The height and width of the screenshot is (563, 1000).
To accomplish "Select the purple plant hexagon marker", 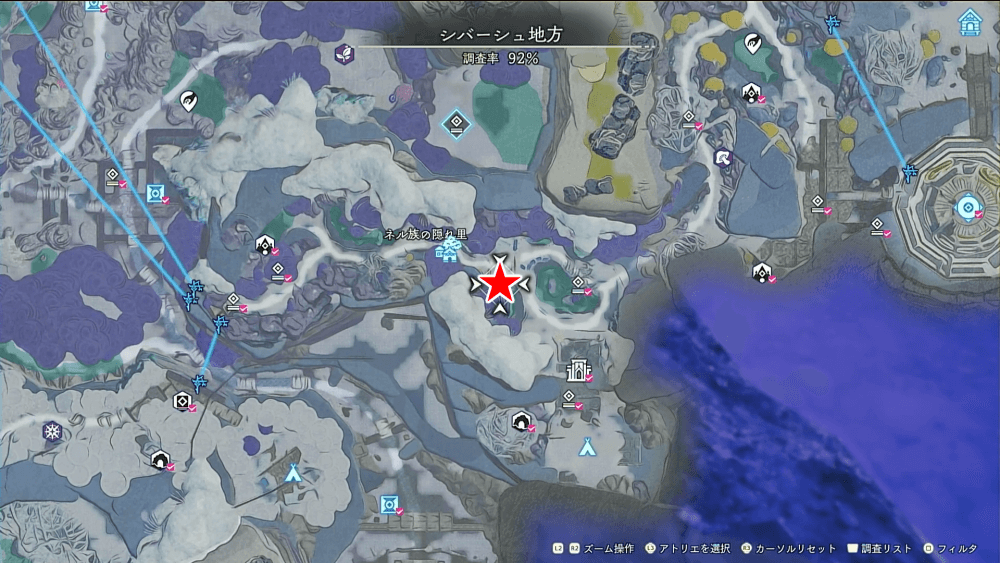I will [344, 53].
